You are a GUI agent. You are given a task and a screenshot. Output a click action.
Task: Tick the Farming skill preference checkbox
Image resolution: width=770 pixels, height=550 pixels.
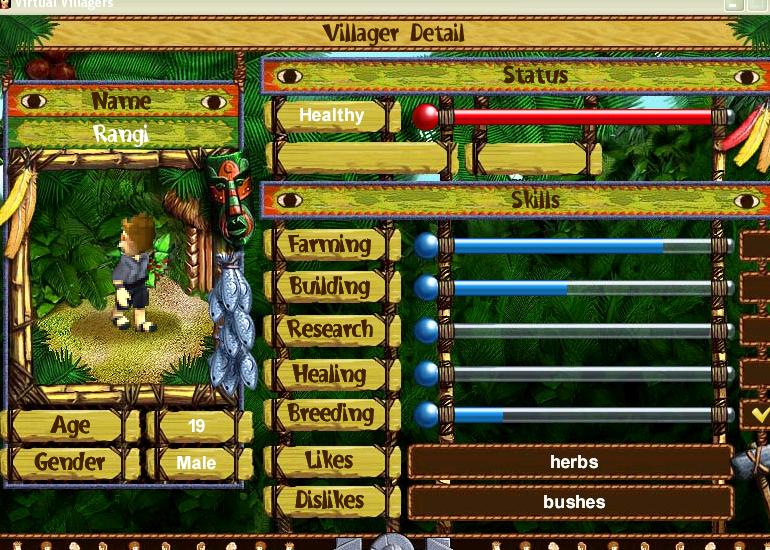tap(756, 245)
